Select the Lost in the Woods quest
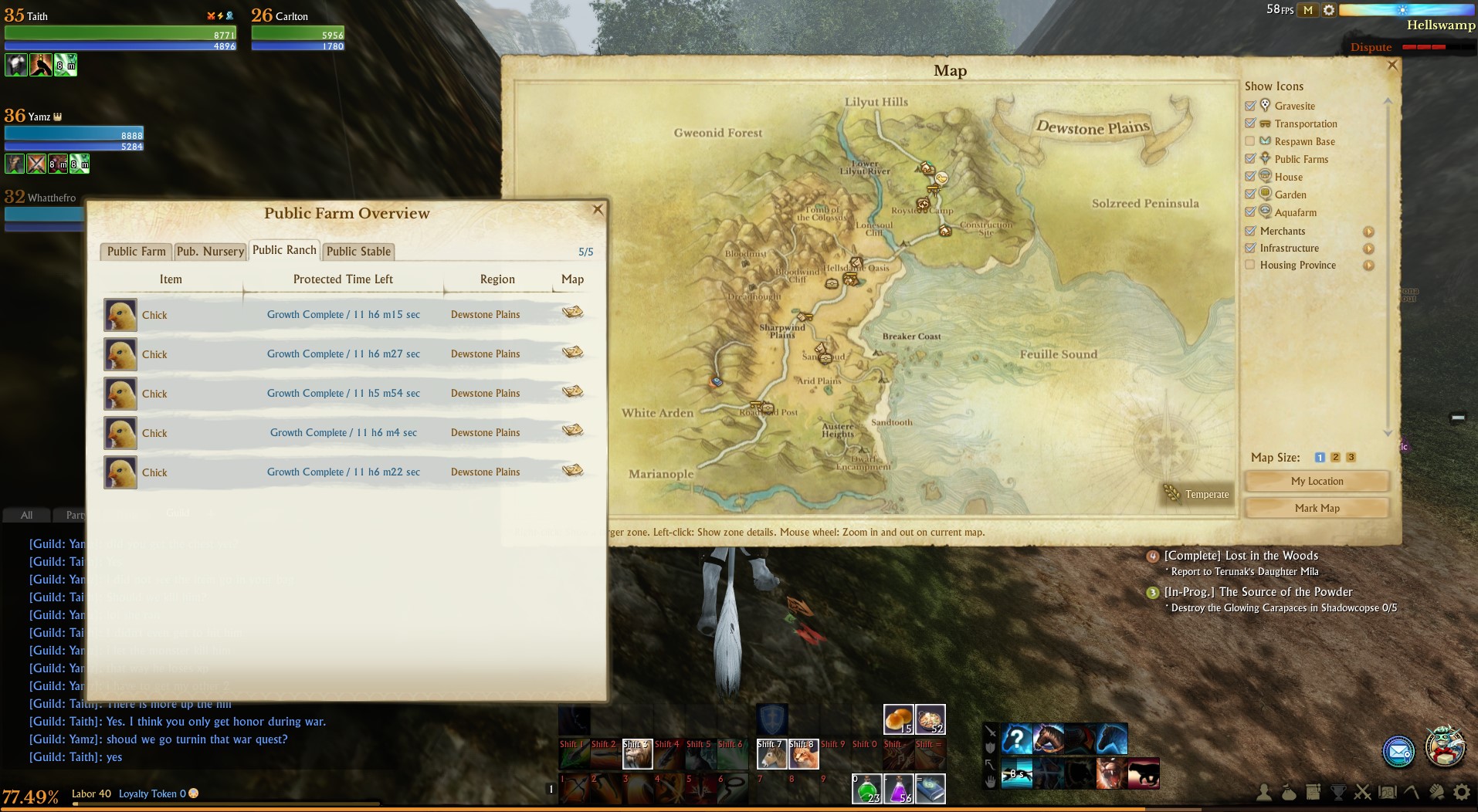This screenshot has width=1478, height=812. pyautogui.click(x=1240, y=556)
